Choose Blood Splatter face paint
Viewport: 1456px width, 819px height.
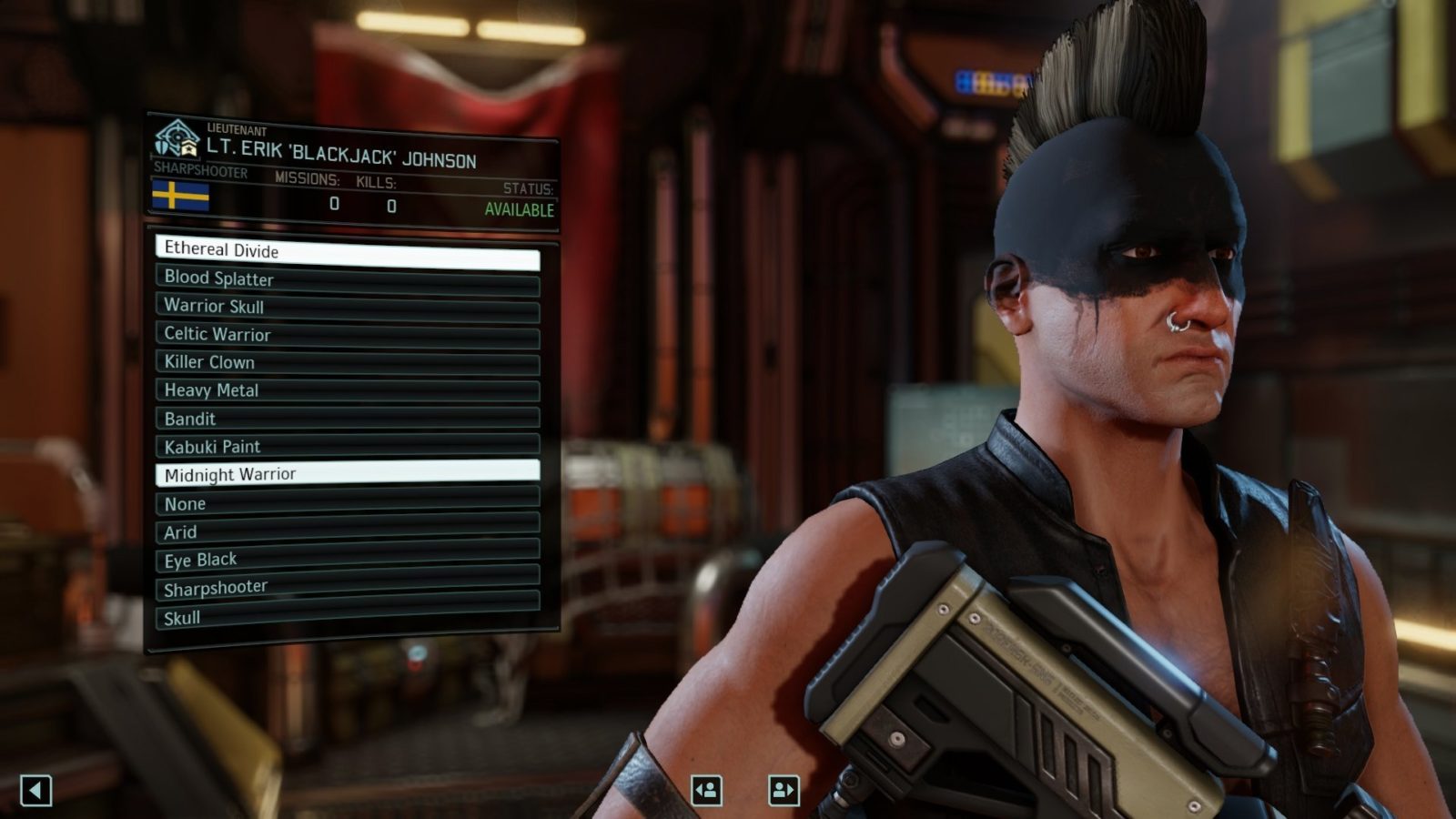347,280
